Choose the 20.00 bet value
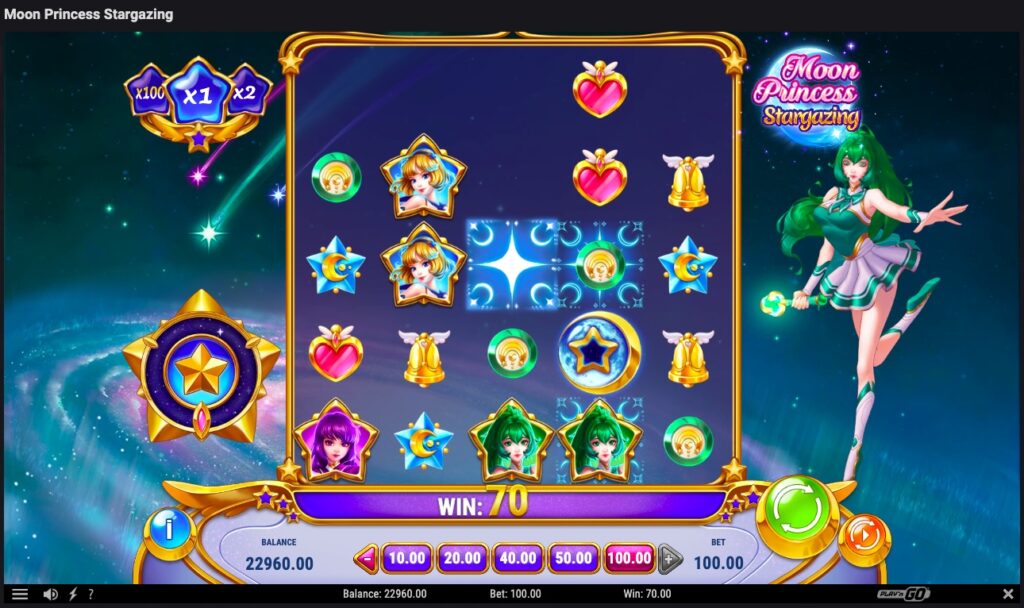 pos(462,558)
